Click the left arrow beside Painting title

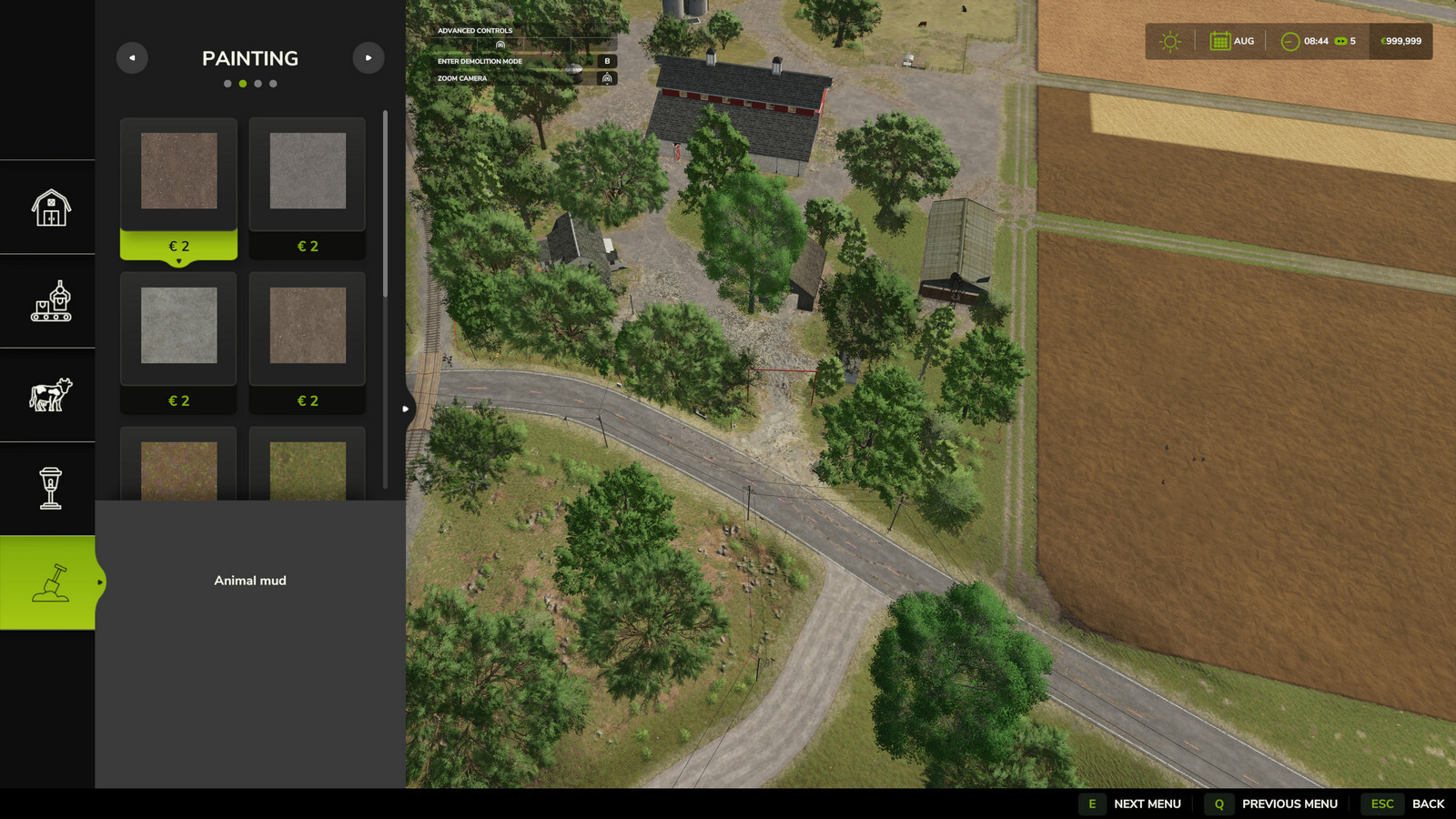[131, 57]
